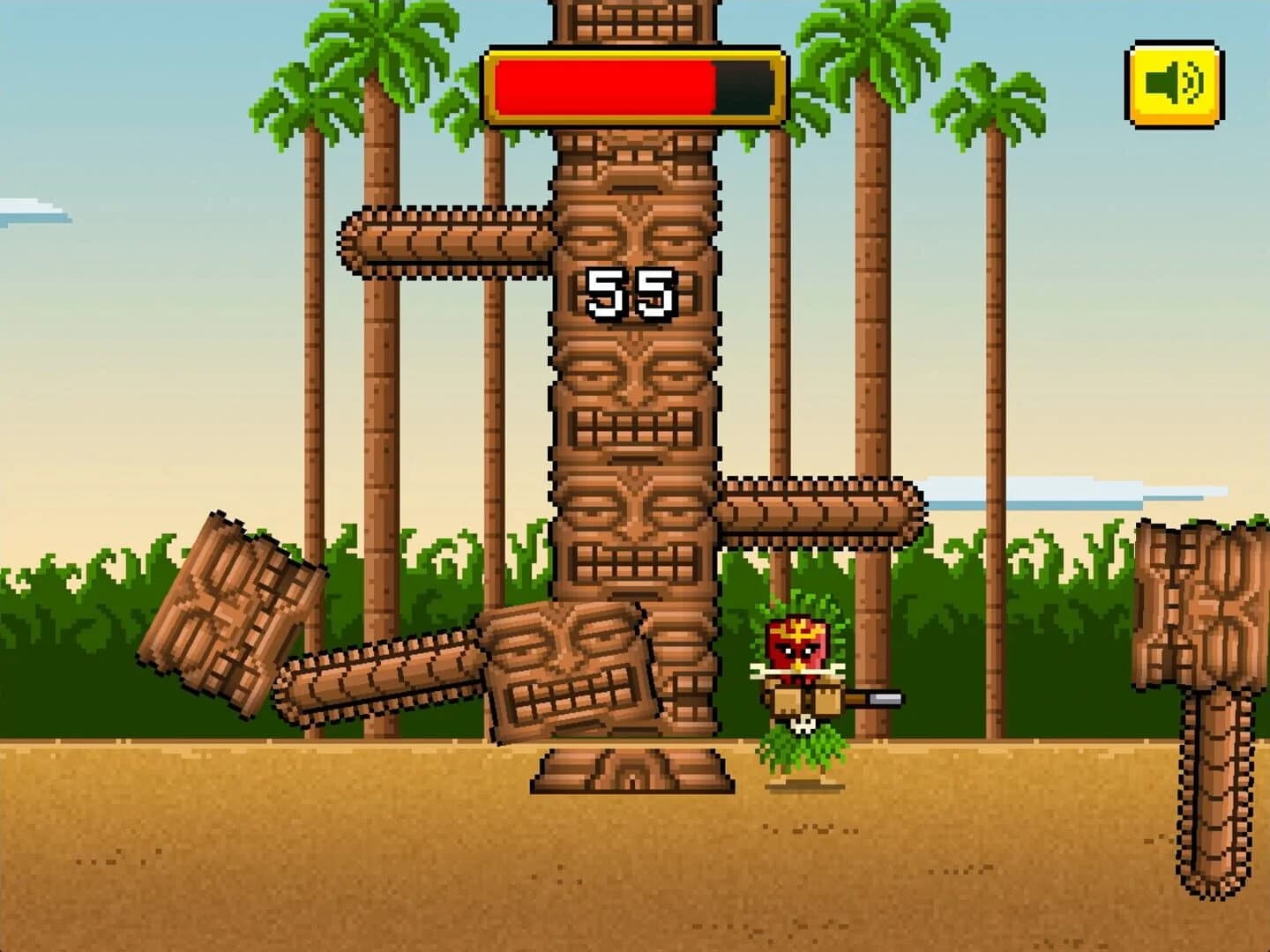
Task: Click the right-side branch below the totem middle
Action: click(x=820, y=509)
